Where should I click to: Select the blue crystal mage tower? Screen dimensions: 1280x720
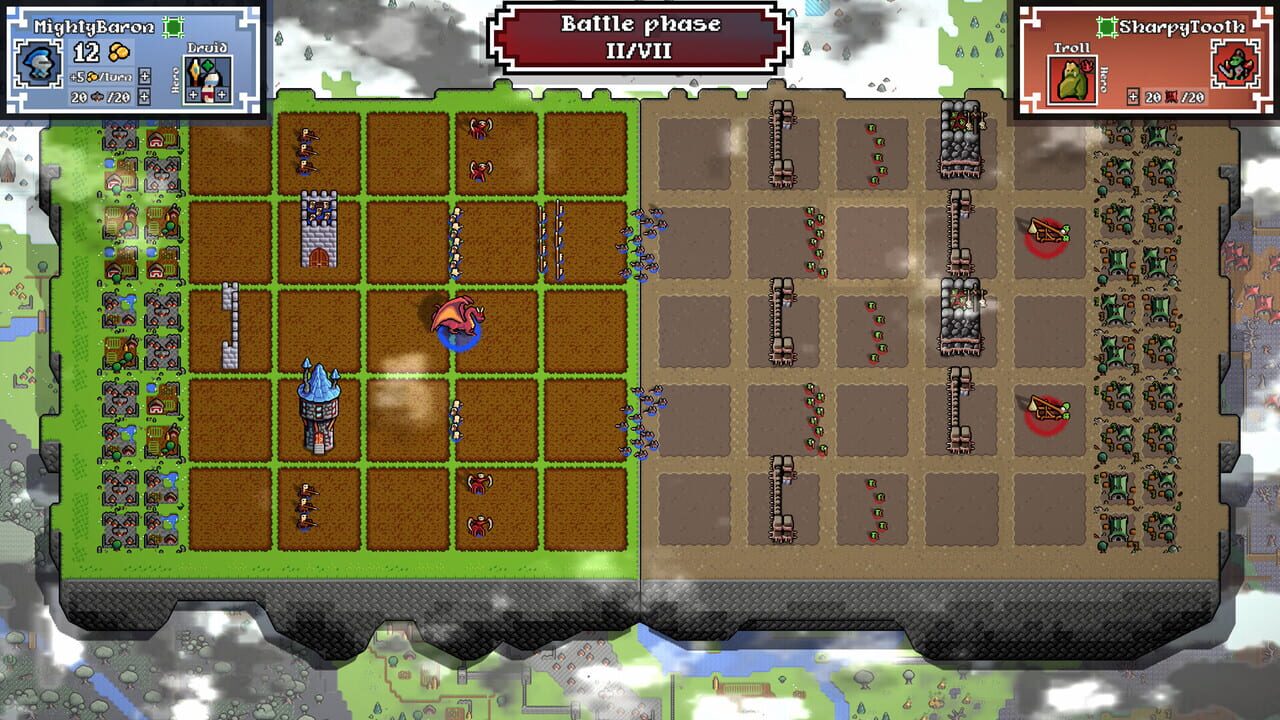[318, 410]
